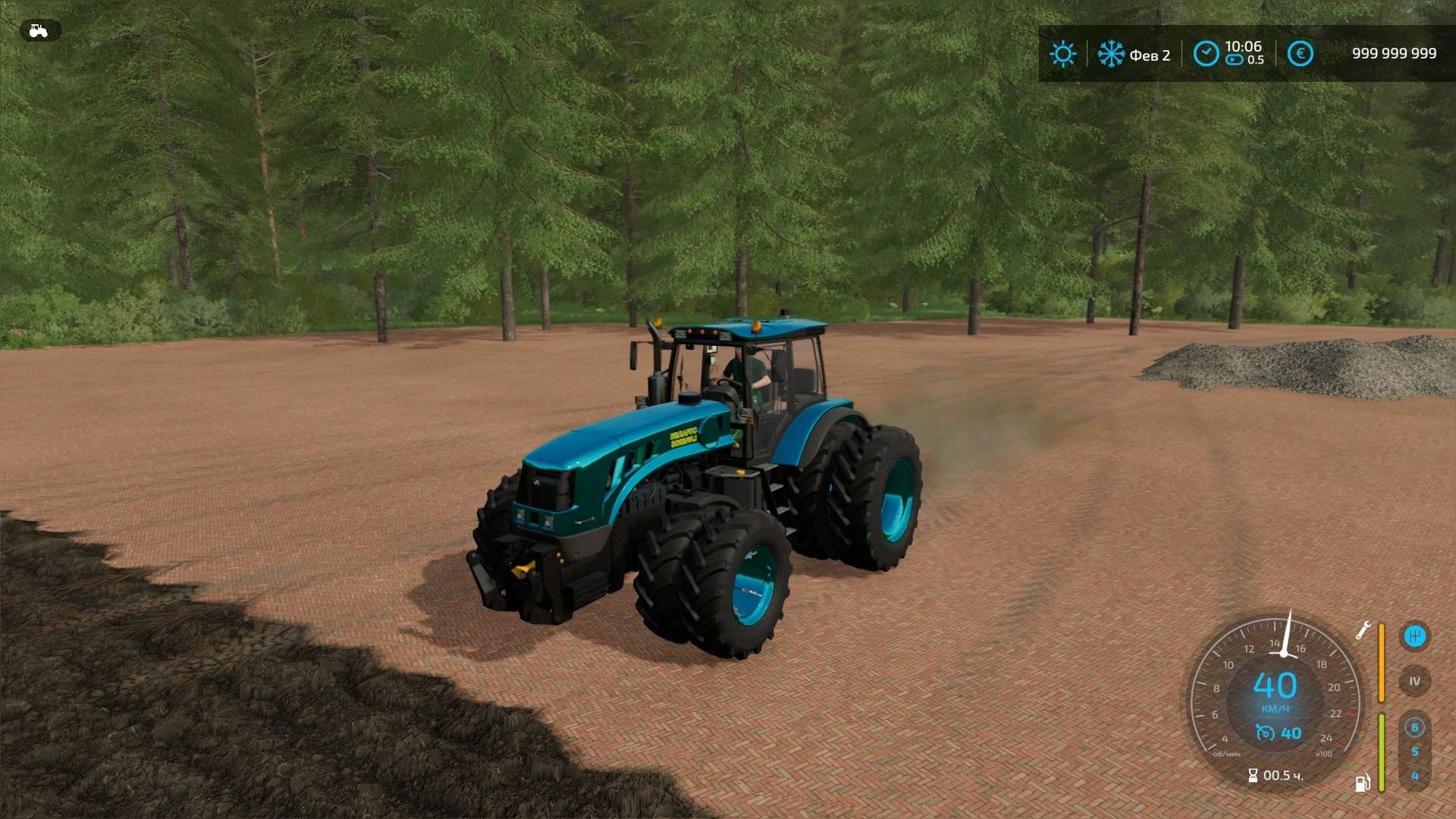Click the euro money icon
The height and width of the screenshot is (819, 1456).
1300,54
